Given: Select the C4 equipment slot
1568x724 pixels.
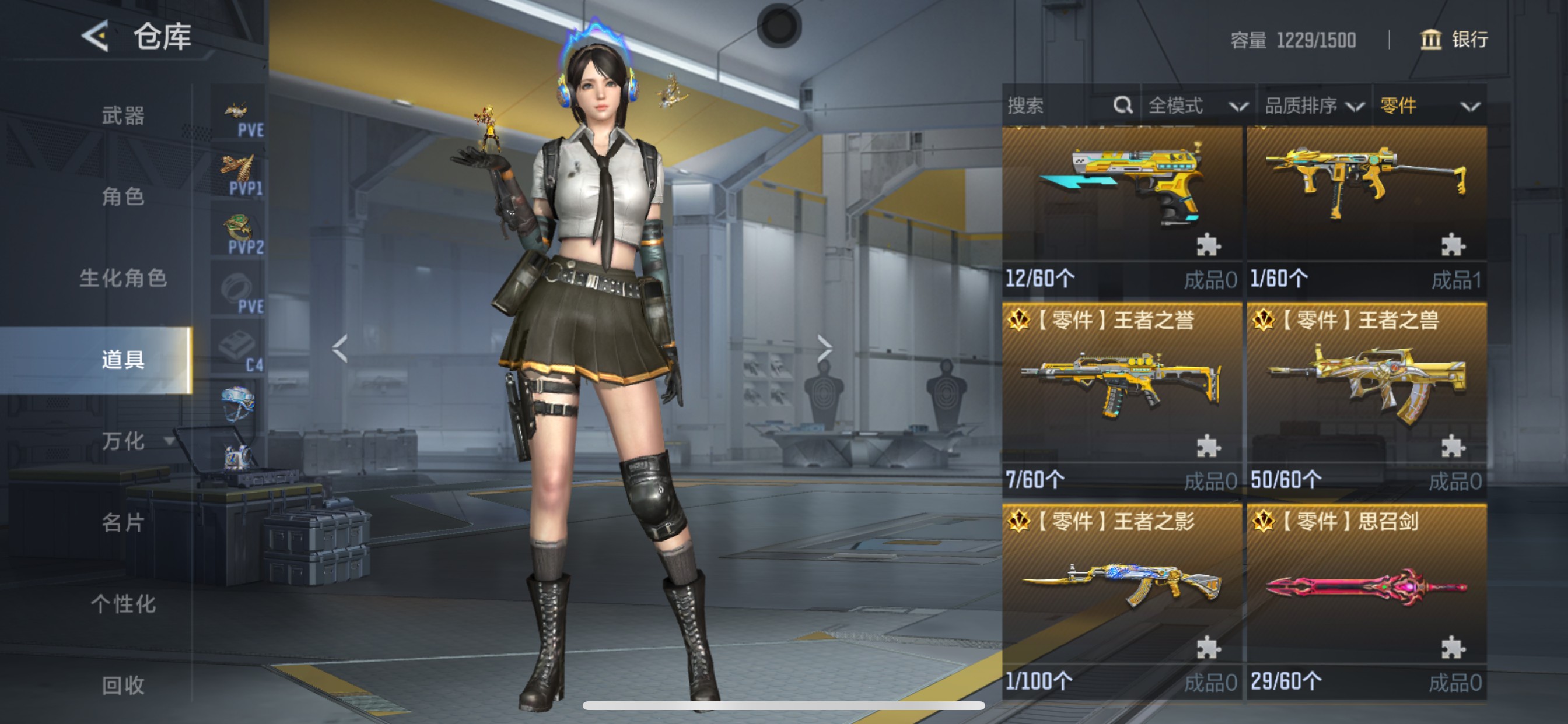Looking at the screenshot, I should click(x=239, y=351).
